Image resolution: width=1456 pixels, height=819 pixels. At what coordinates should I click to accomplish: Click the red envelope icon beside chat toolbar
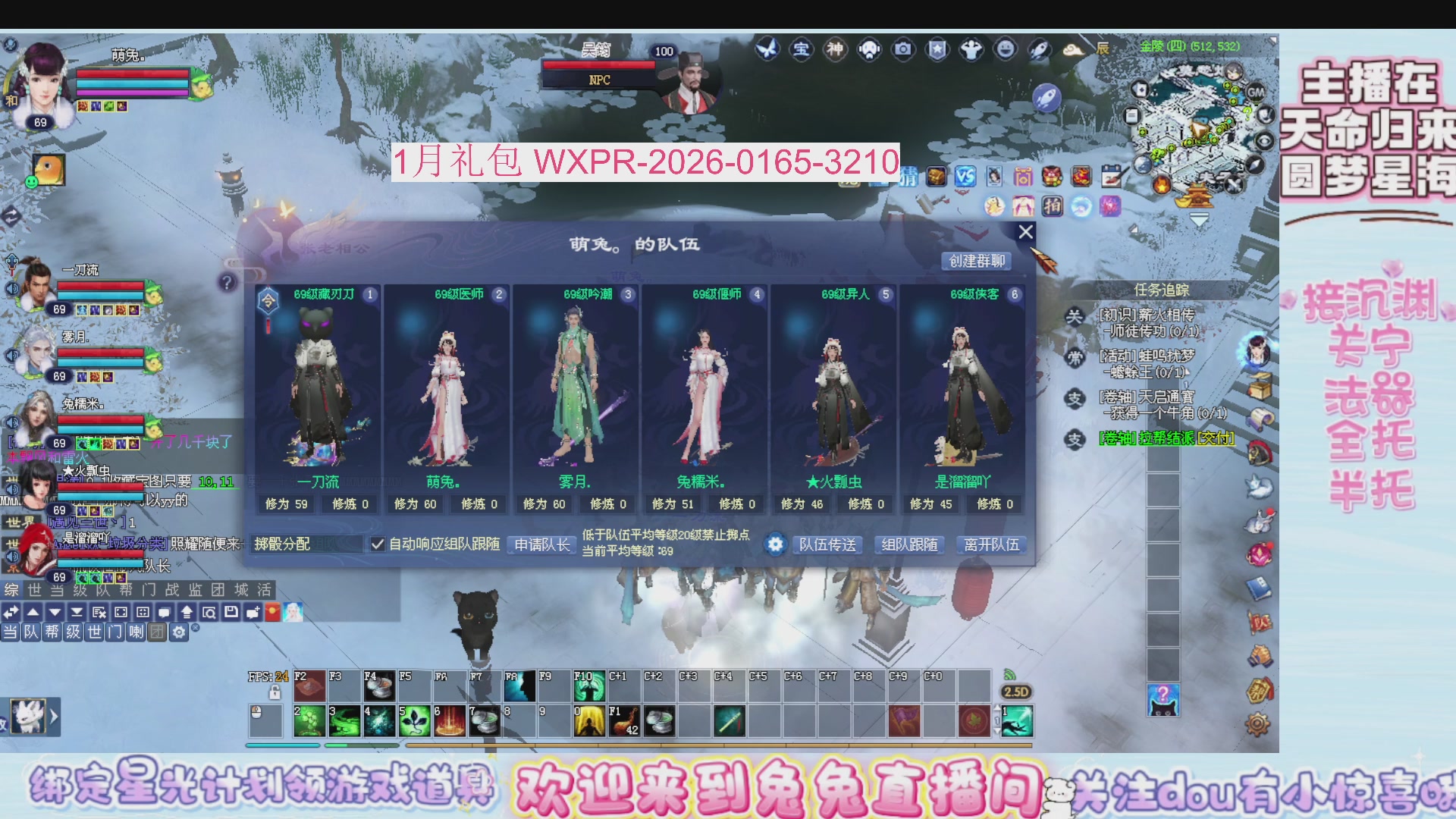(x=272, y=612)
